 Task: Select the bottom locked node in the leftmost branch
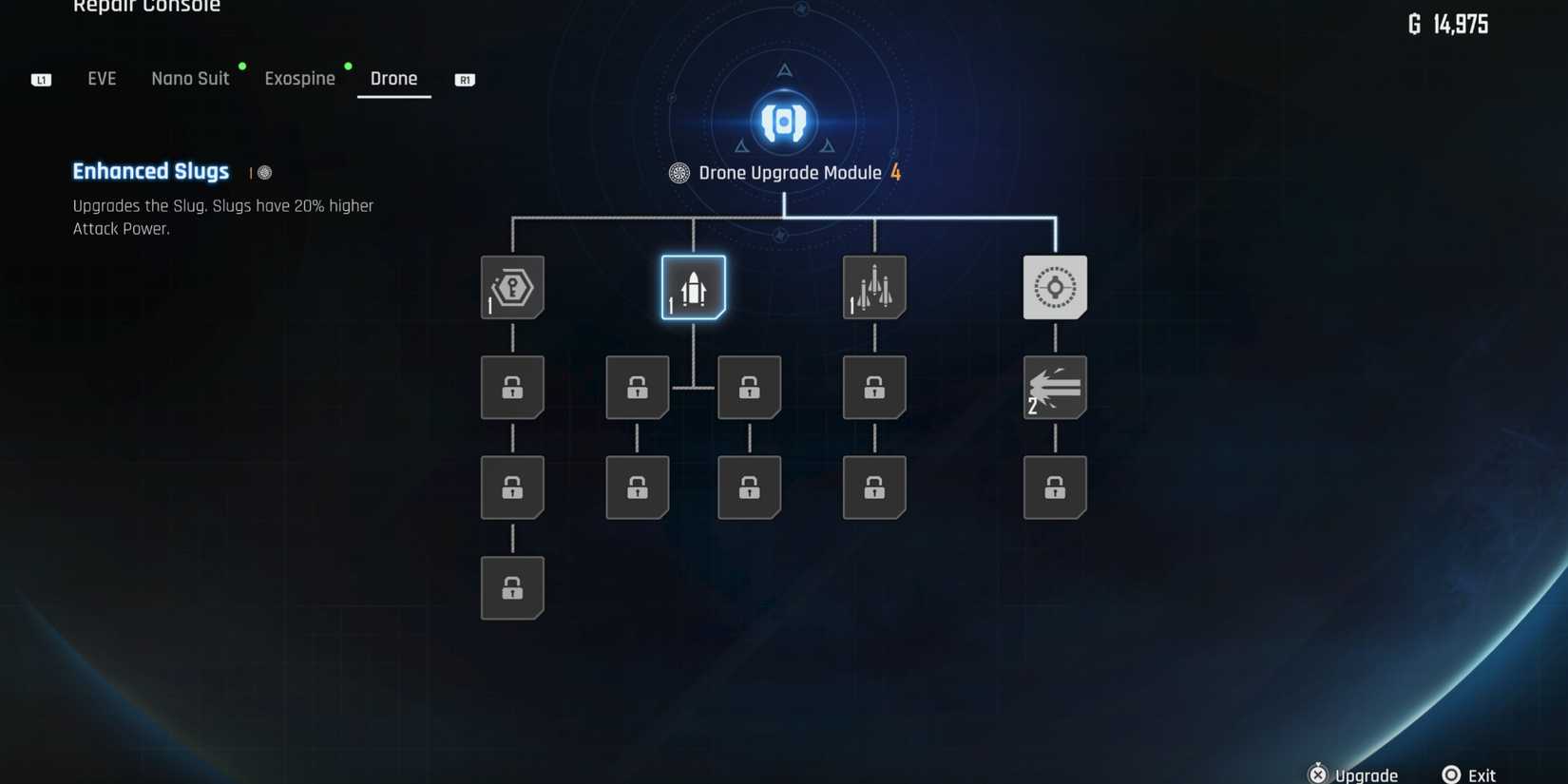point(512,587)
